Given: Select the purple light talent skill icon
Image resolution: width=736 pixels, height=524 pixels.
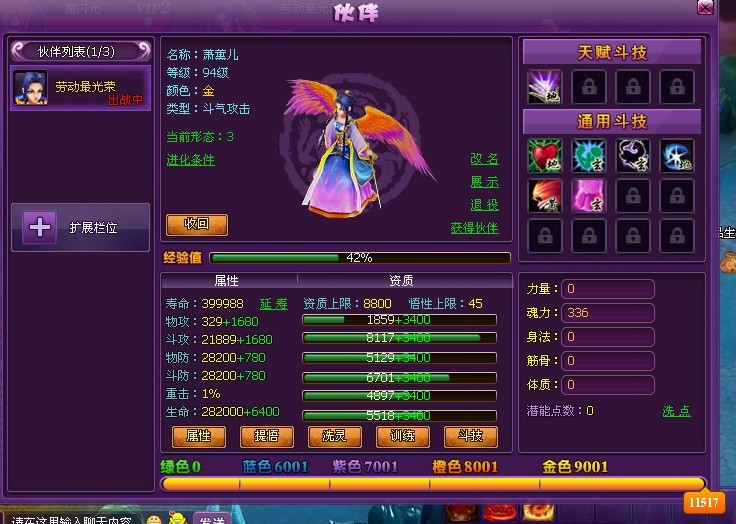Looking at the screenshot, I should [x=544, y=88].
